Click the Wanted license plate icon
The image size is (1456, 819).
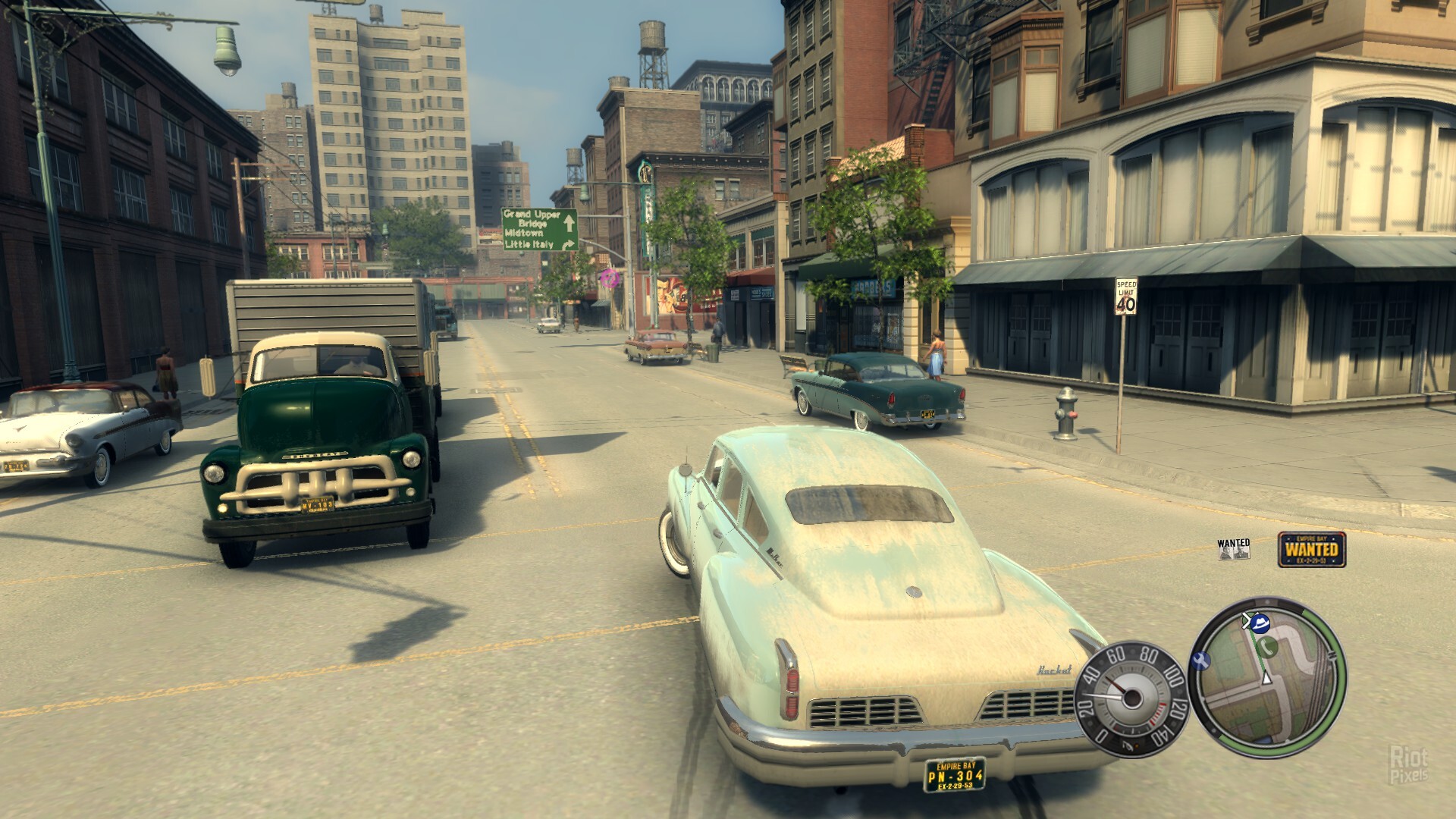(x=1312, y=549)
